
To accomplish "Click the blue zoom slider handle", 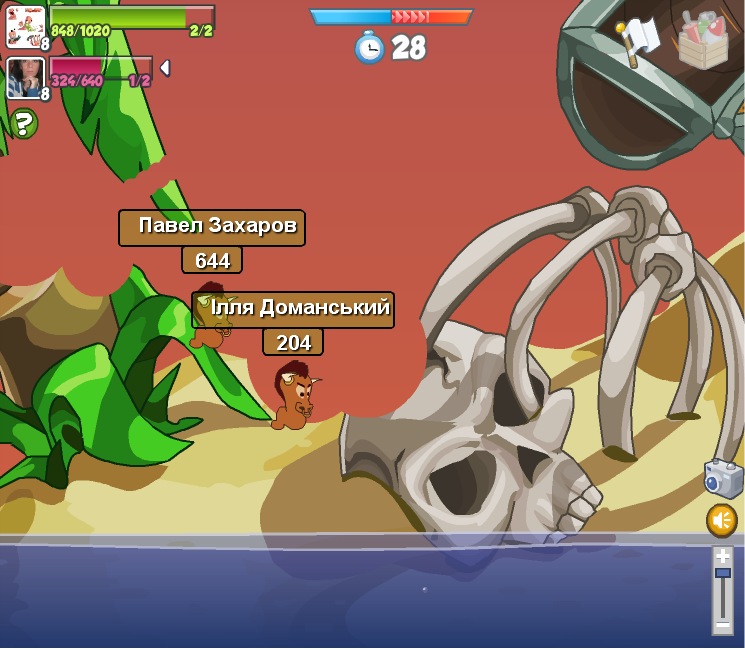I will (x=722, y=573).
